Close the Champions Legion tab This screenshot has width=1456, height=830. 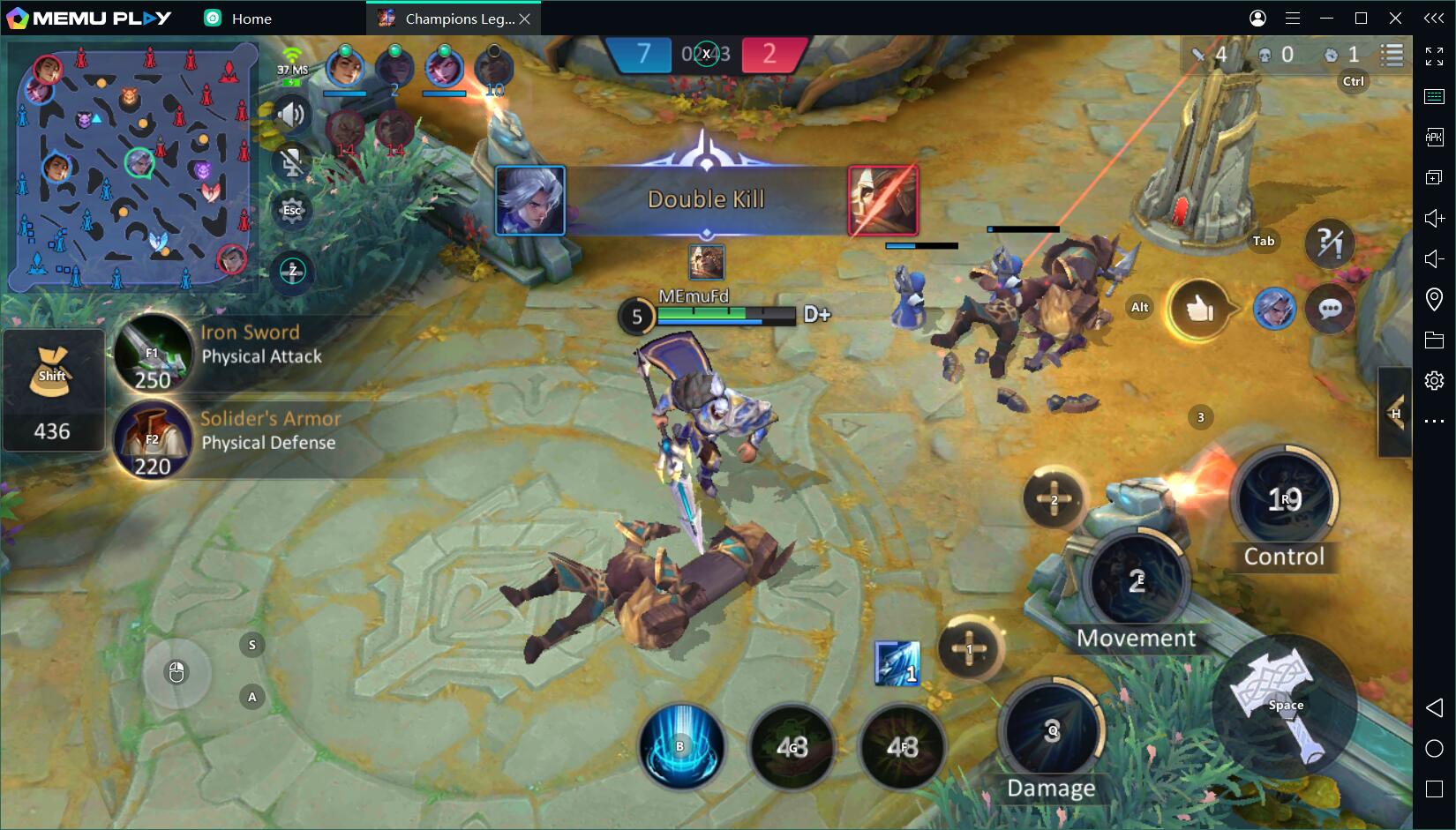coord(525,19)
